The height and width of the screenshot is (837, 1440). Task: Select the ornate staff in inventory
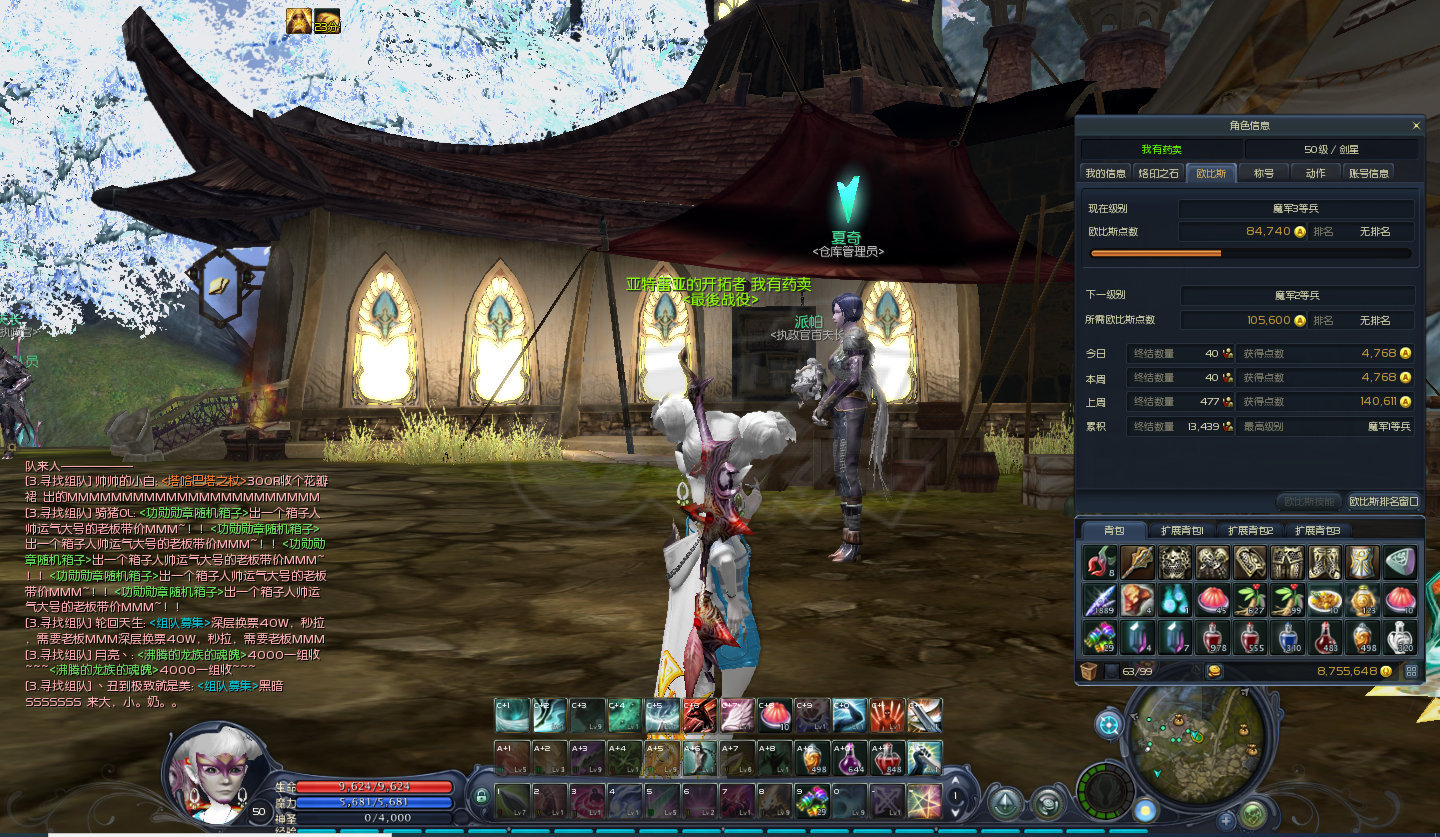[1137, 563]
